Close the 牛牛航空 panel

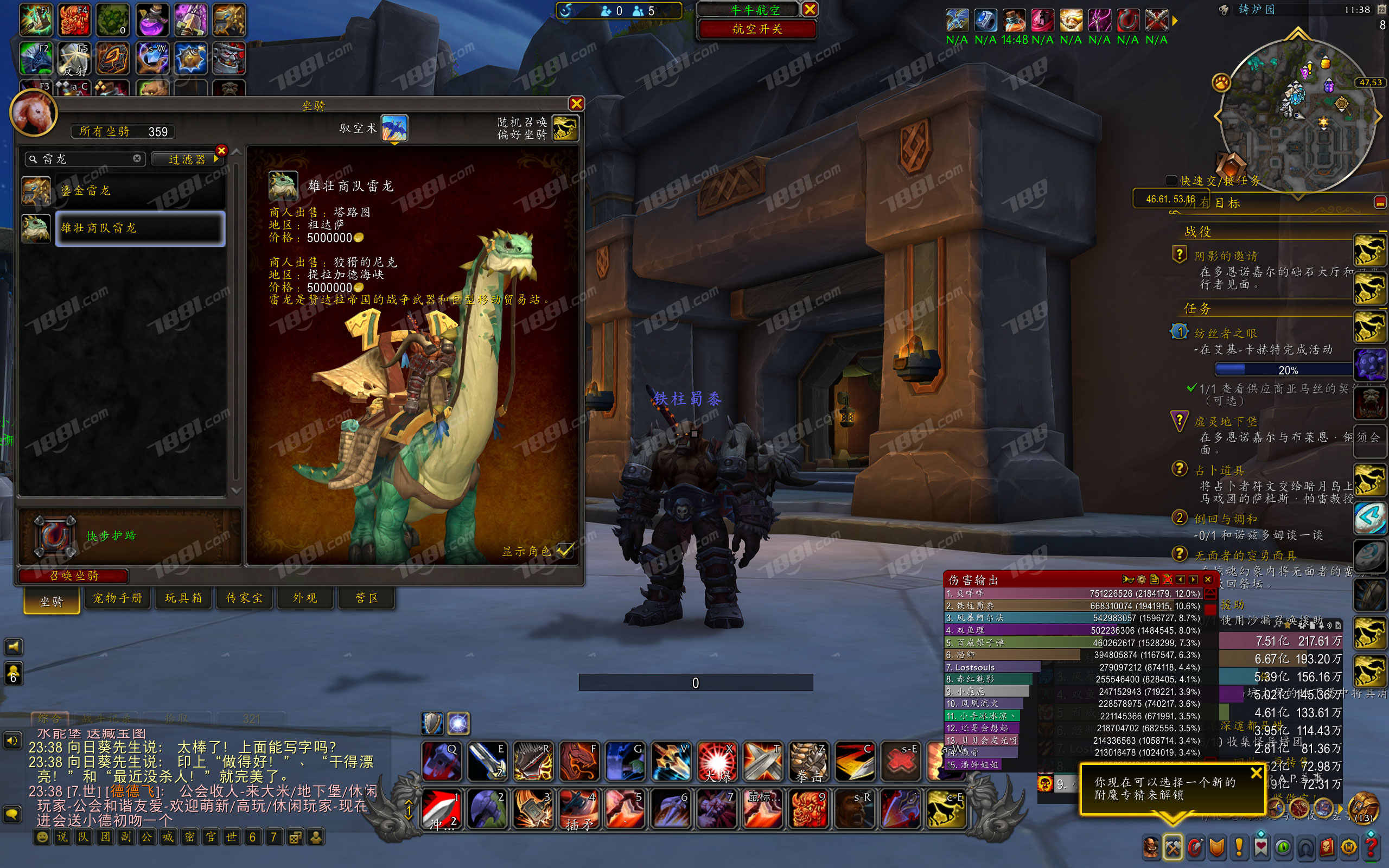pos(810,9)
